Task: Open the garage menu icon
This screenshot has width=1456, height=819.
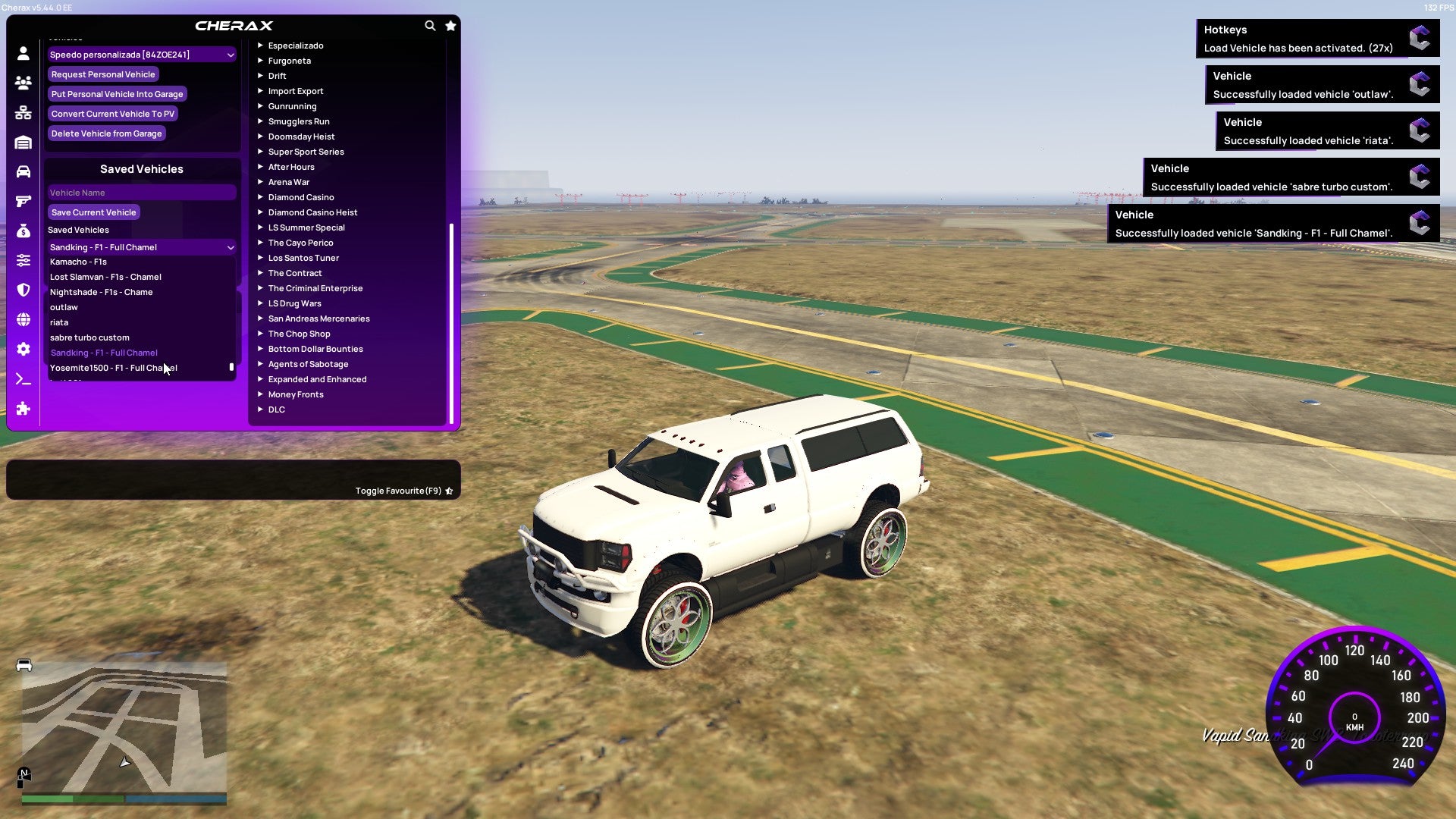Action: pos(23,142)
